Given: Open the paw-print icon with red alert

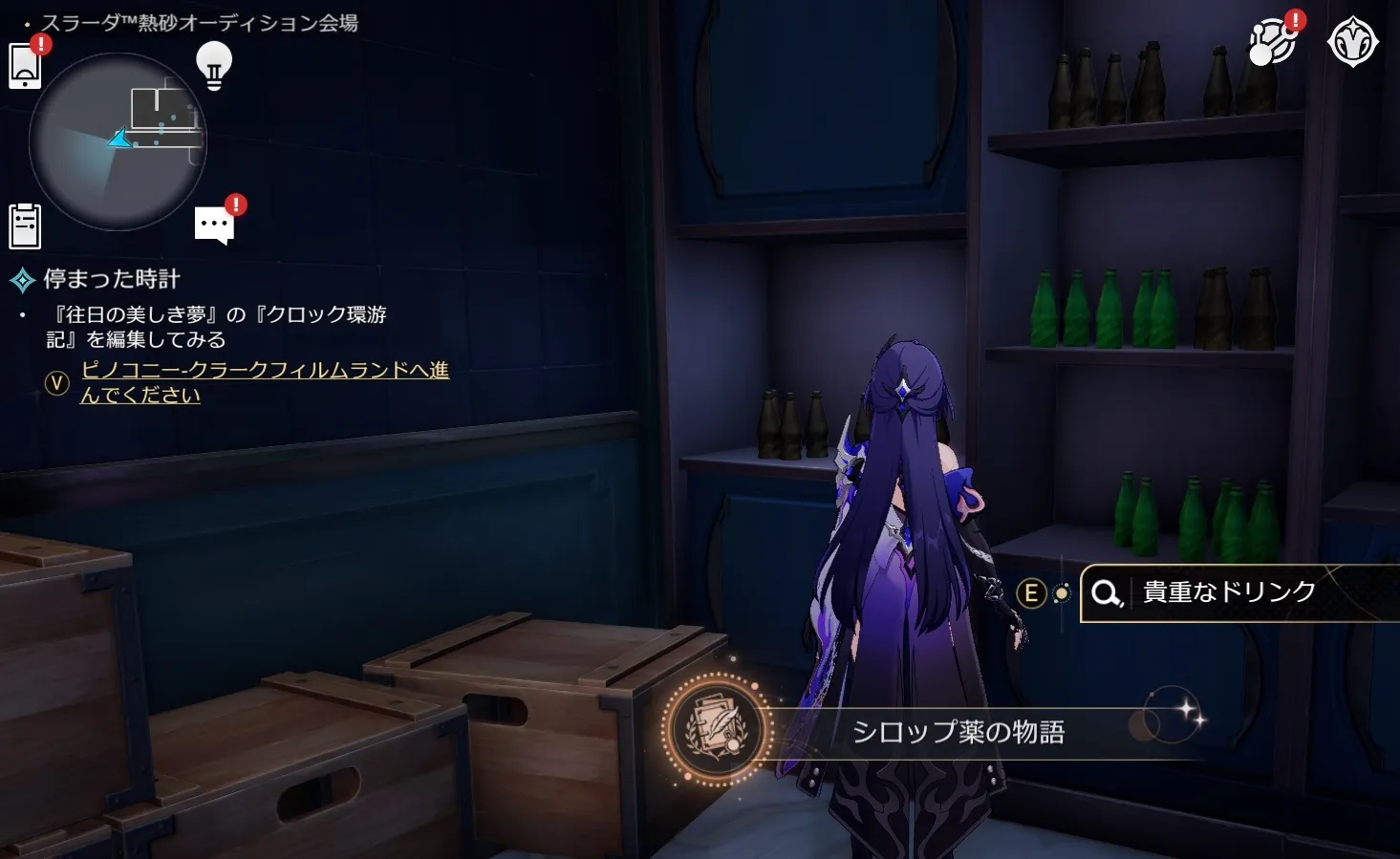Looking at the screenshot, I should 1273,43.
